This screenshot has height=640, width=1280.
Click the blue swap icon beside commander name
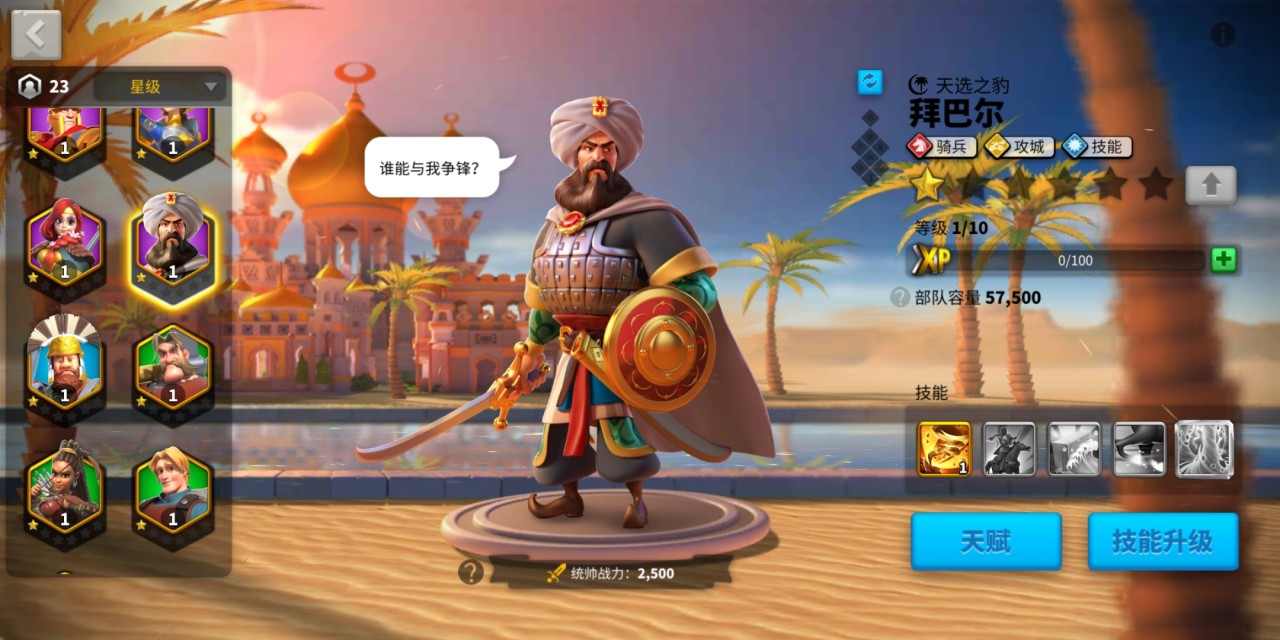[x=870, y=82]
